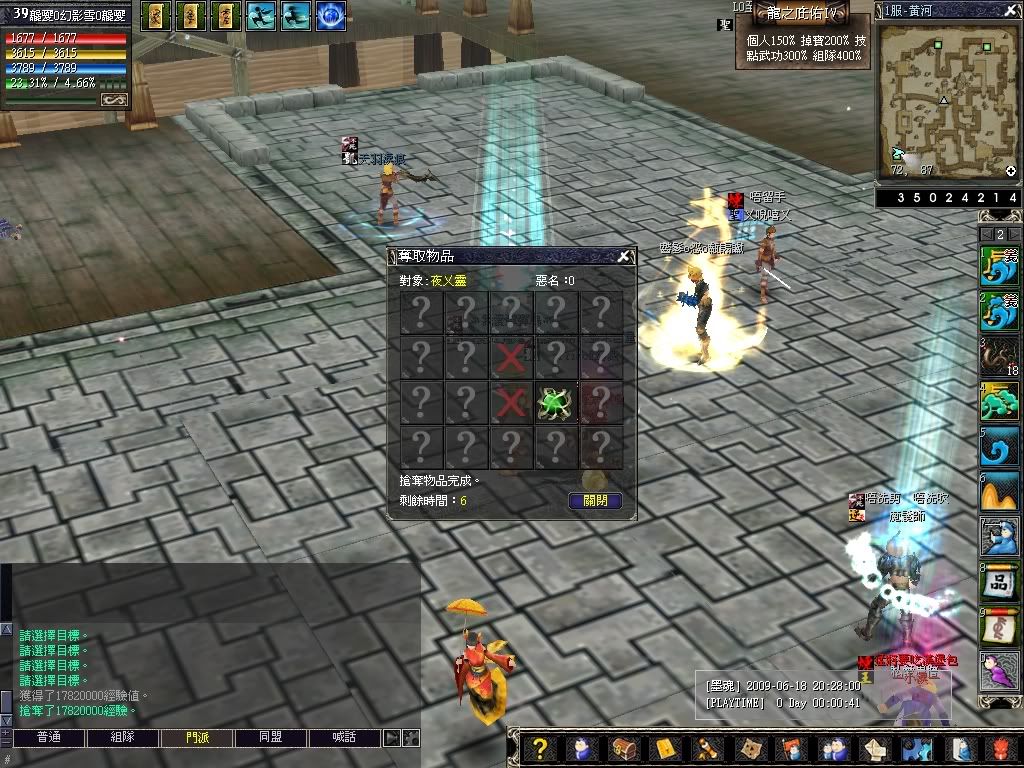Screen dimensions: 1024x768
Task: Select the green orb item in the loot grid
Action: click(555, 402)
